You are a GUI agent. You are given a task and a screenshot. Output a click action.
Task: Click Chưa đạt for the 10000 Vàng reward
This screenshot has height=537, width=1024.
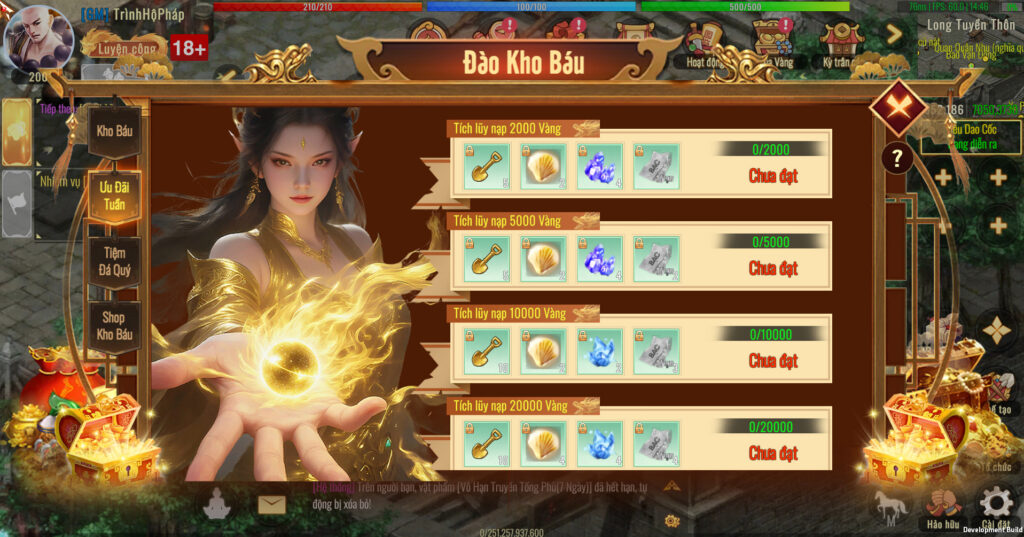click(x=773, y=360)
